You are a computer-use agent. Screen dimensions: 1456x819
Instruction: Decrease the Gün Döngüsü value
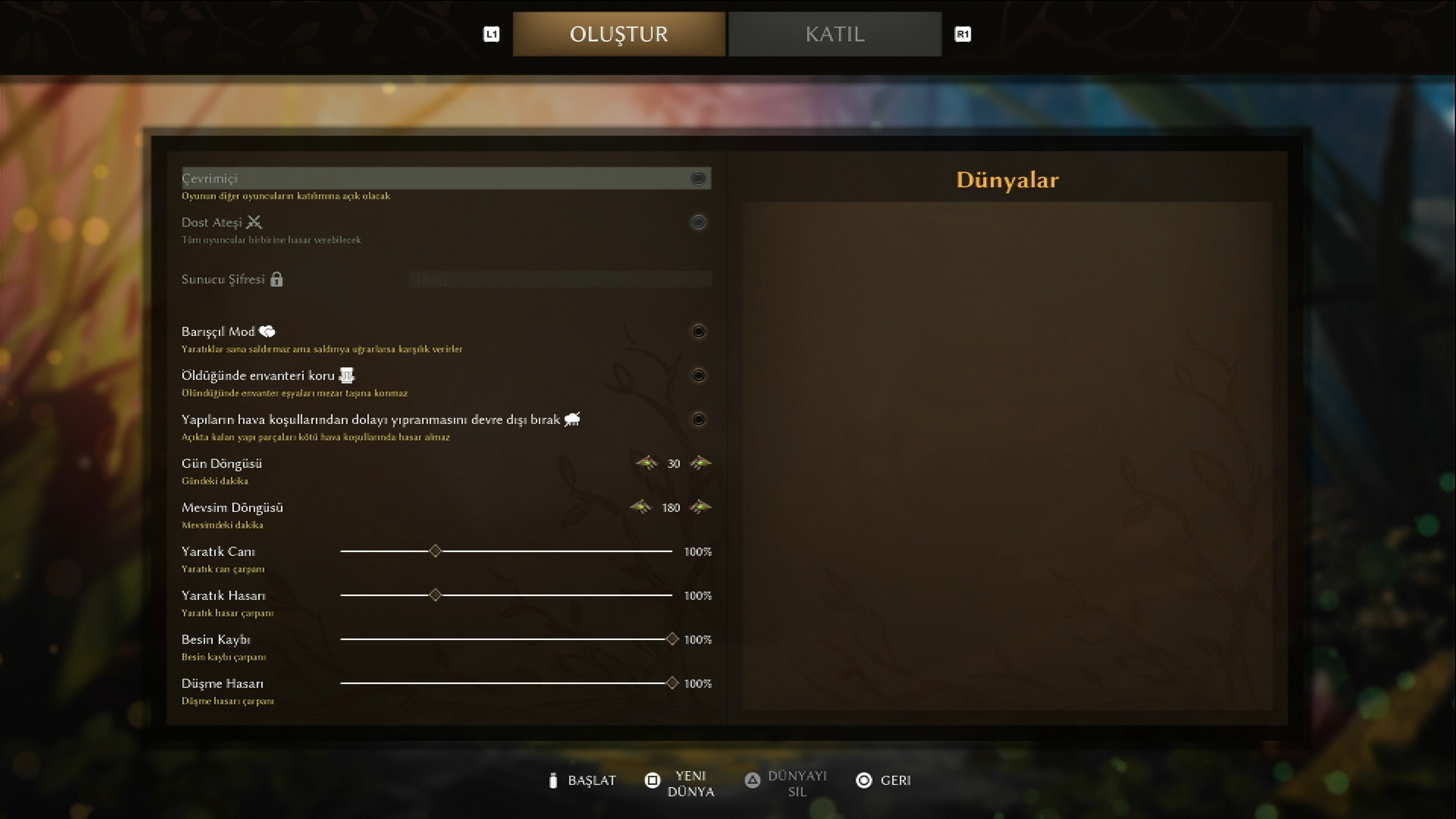pyautogui.click(x=647, y=463)
